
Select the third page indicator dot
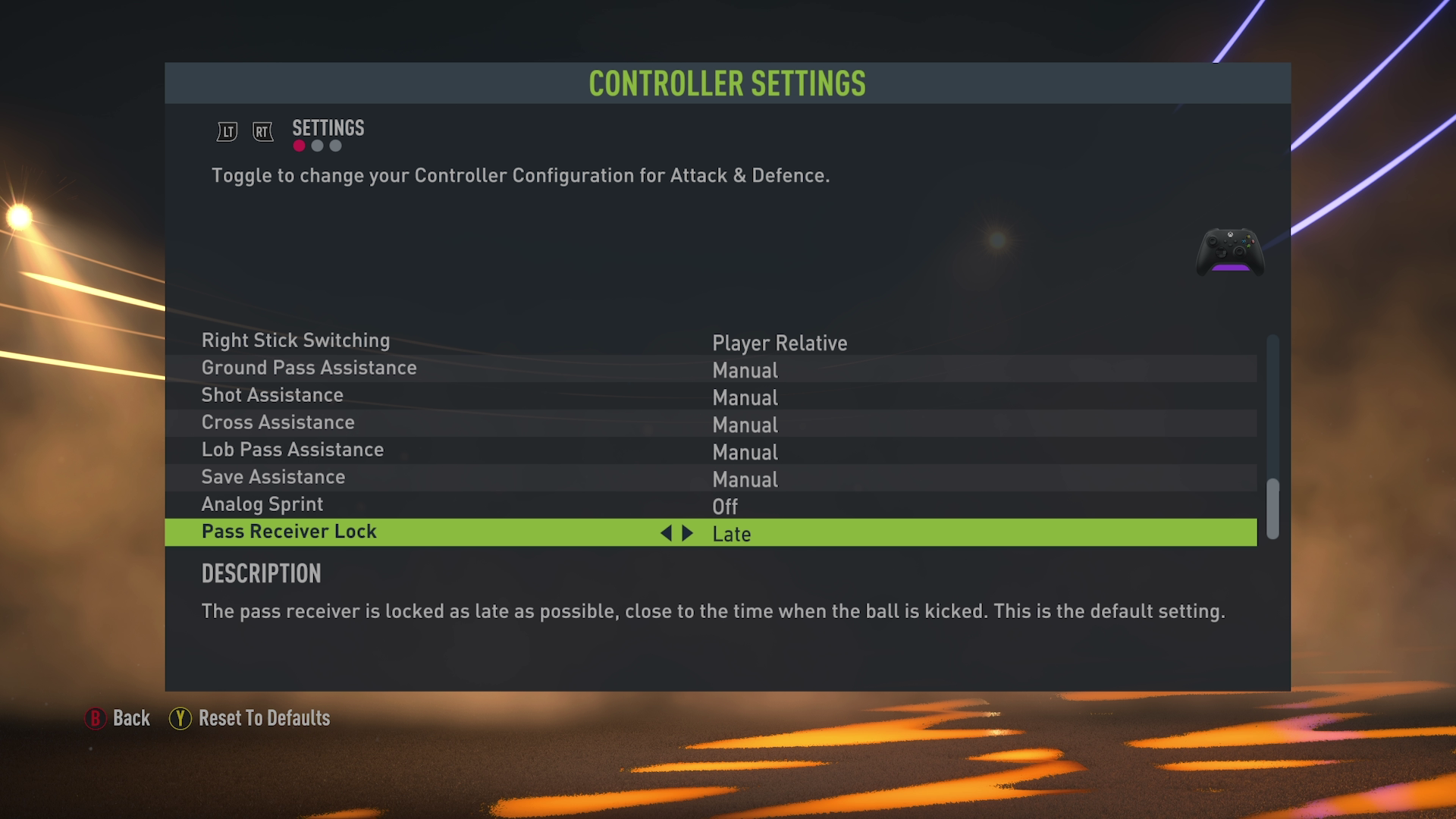[x=335, y=146]
